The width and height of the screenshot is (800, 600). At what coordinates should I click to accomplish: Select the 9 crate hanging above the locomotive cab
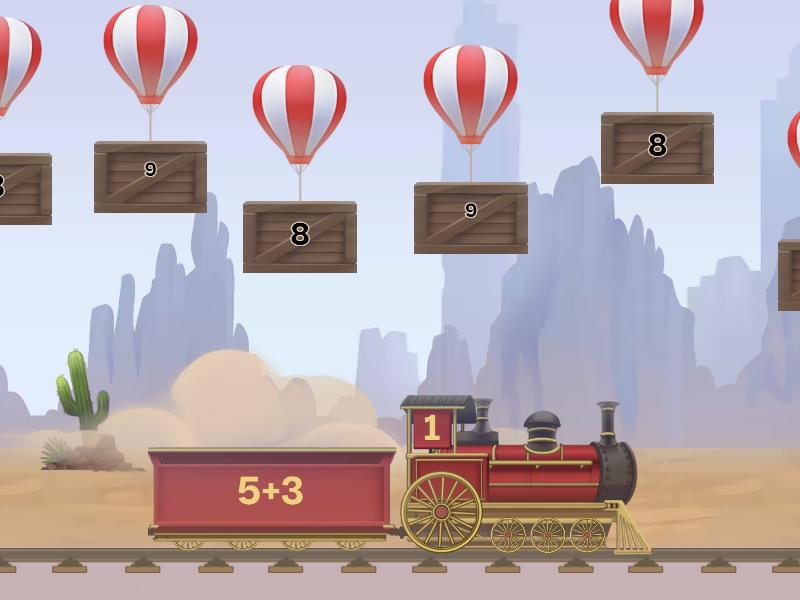tap(470, 217)
